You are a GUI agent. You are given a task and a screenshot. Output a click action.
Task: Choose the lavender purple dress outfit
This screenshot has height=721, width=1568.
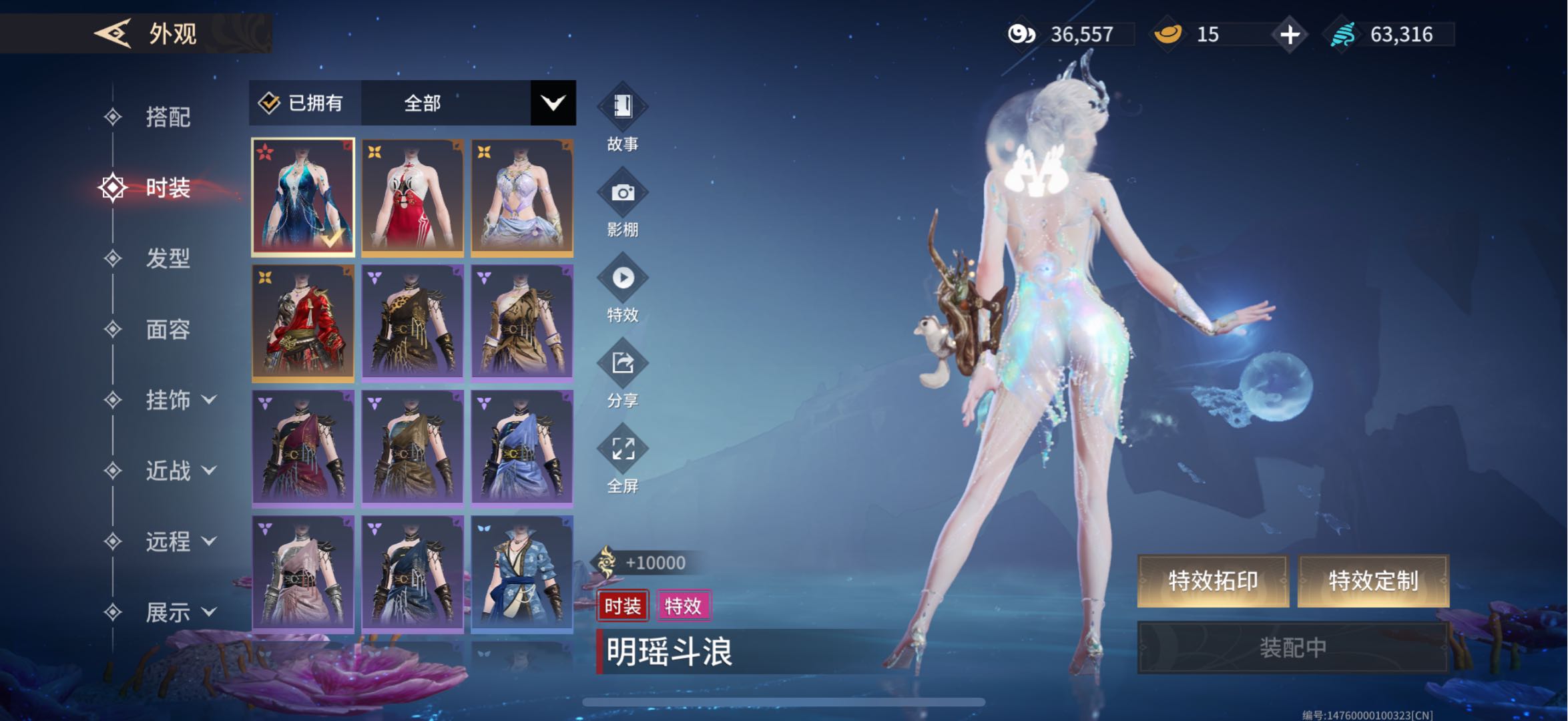(522, 198)
